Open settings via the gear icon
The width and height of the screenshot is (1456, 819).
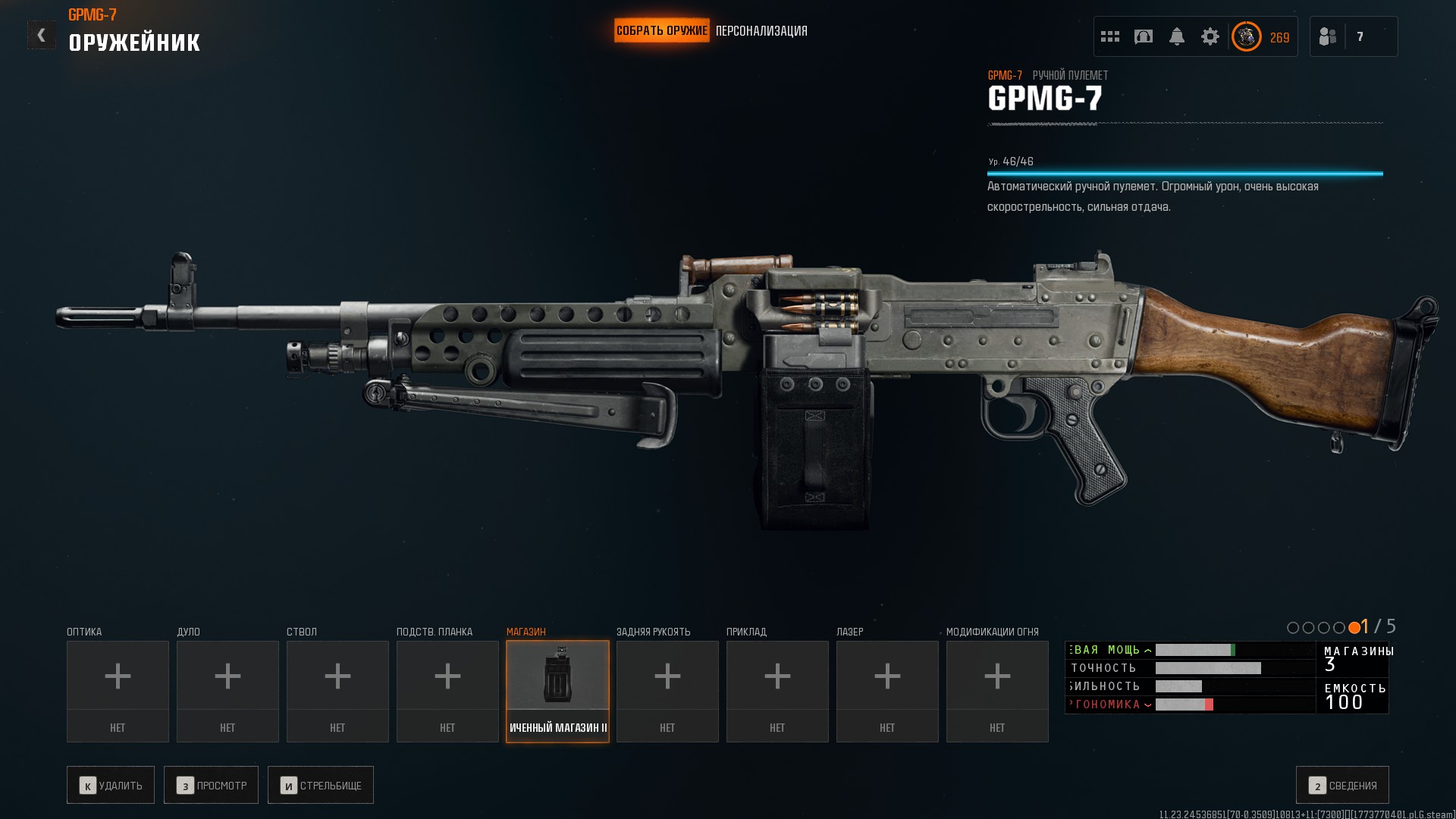click(1210, 36)
